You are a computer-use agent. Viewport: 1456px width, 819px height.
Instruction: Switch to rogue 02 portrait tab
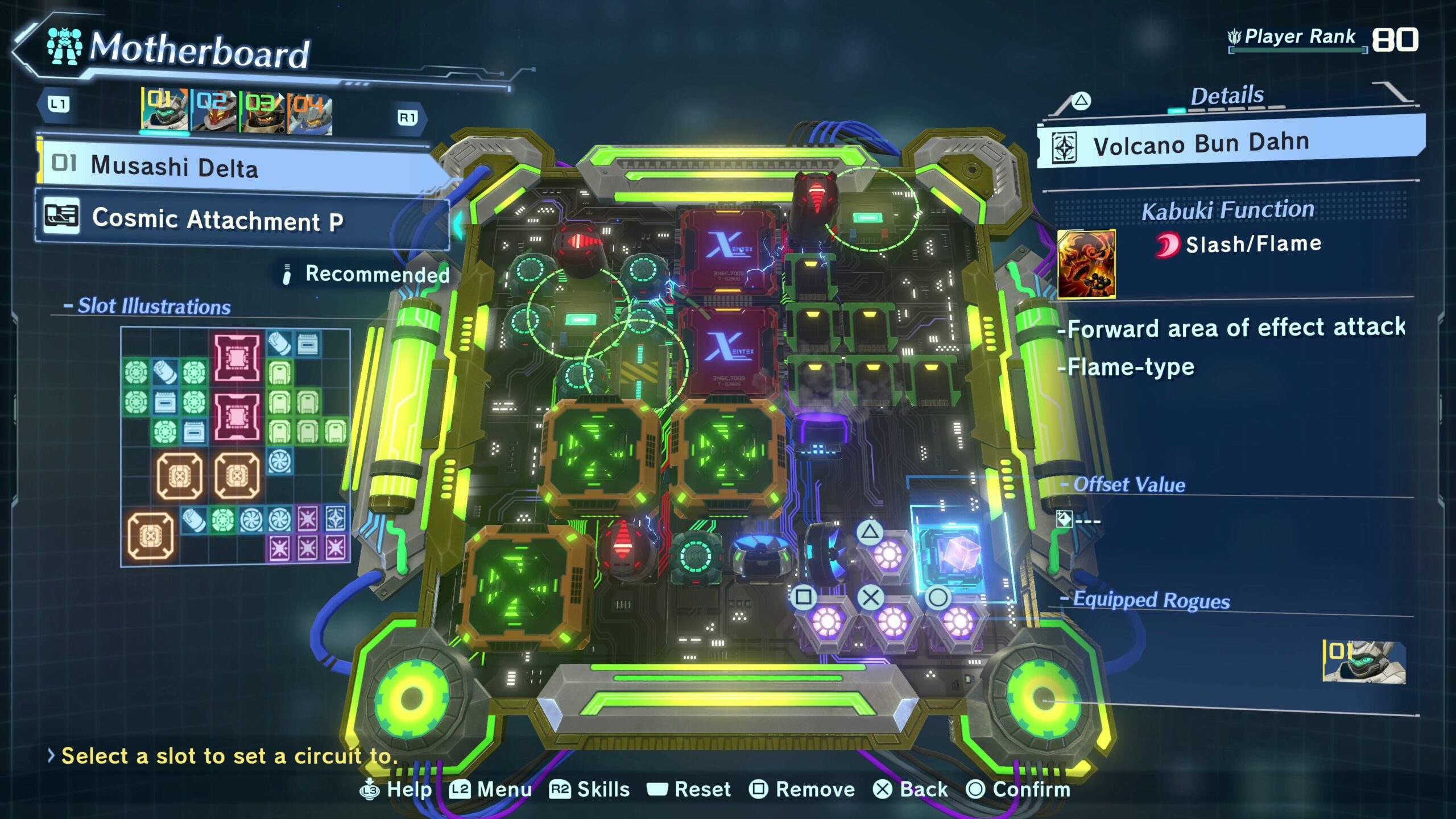point(214,111)
